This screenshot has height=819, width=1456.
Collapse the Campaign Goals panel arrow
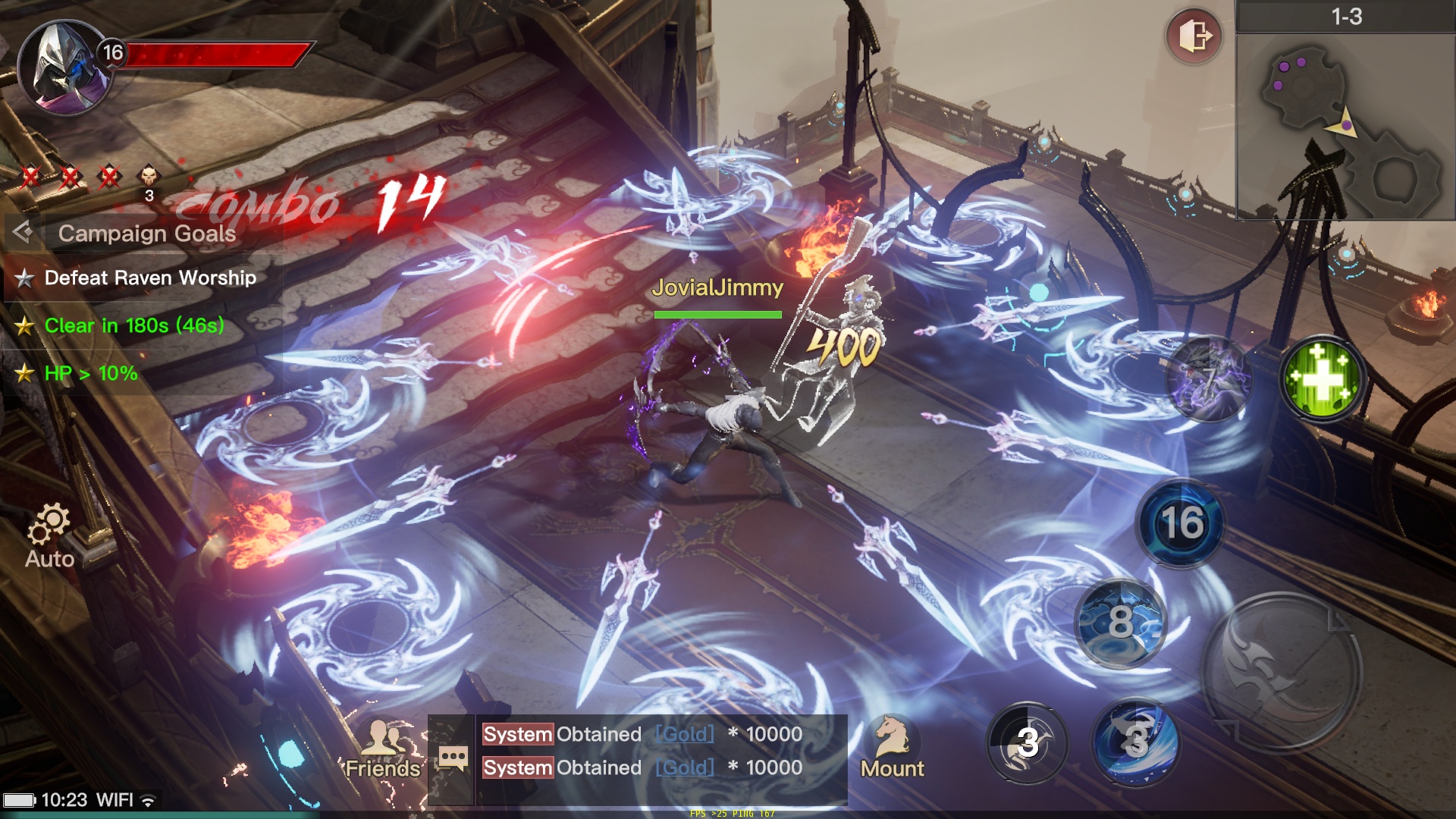click(x=23, y=232)
